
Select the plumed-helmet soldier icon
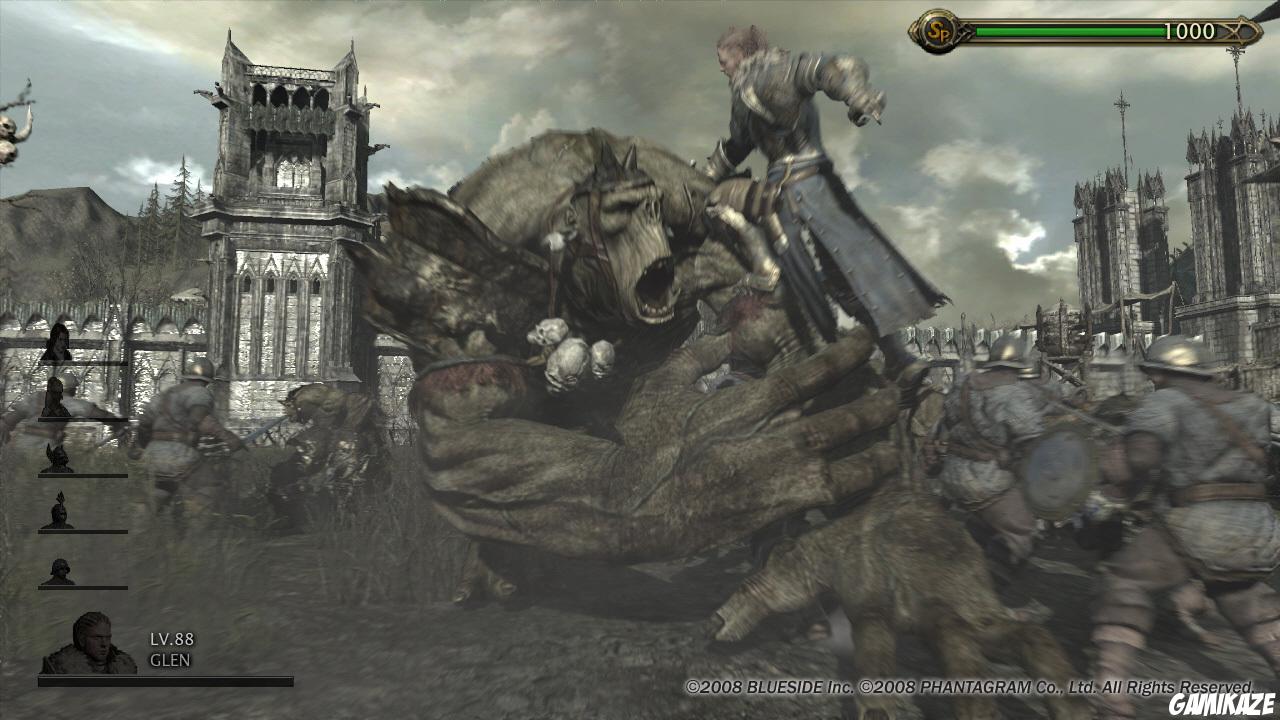click(x=58, y=512)
